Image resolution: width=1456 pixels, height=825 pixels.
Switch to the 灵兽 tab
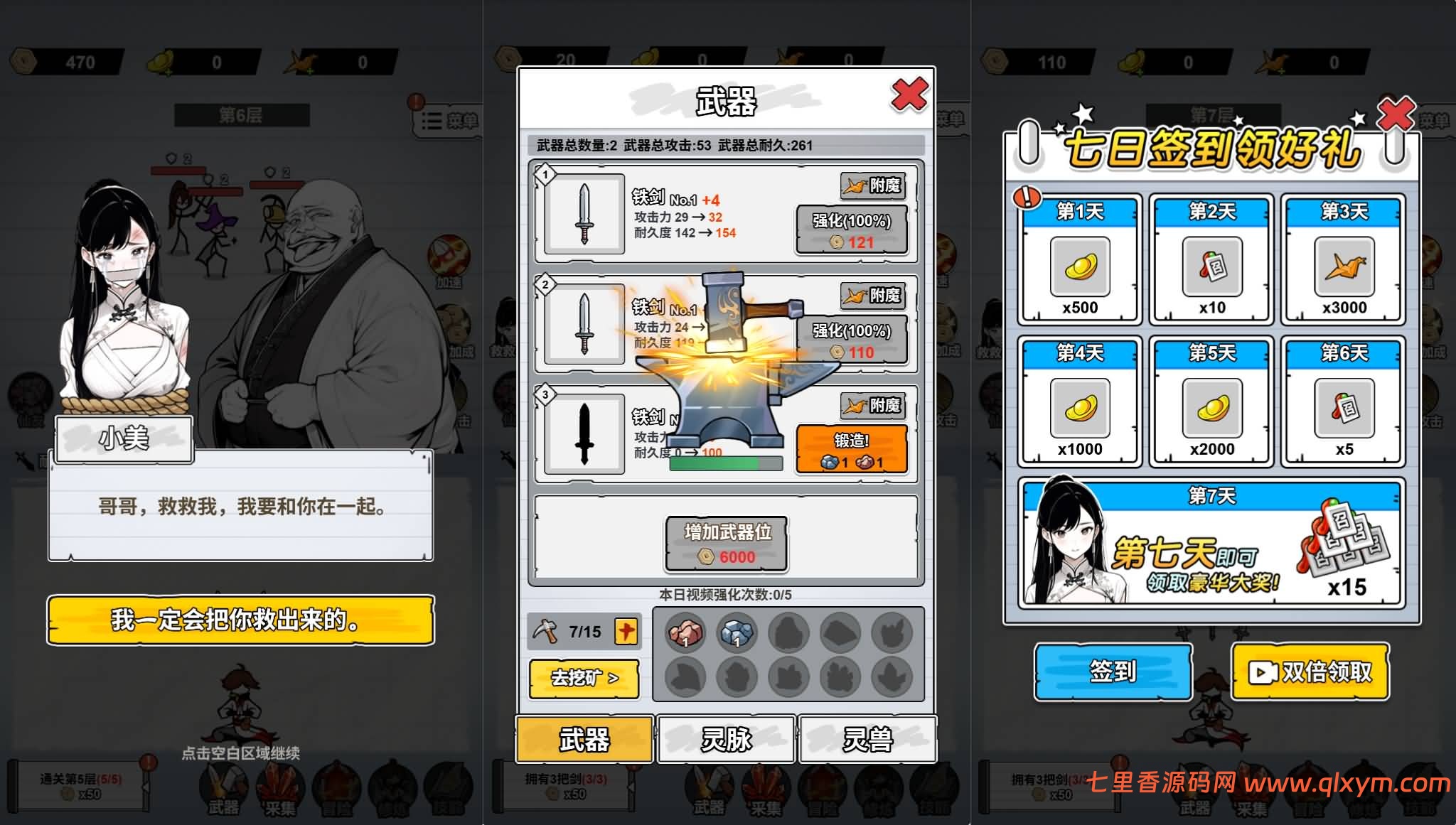click(x=869, y=739)
